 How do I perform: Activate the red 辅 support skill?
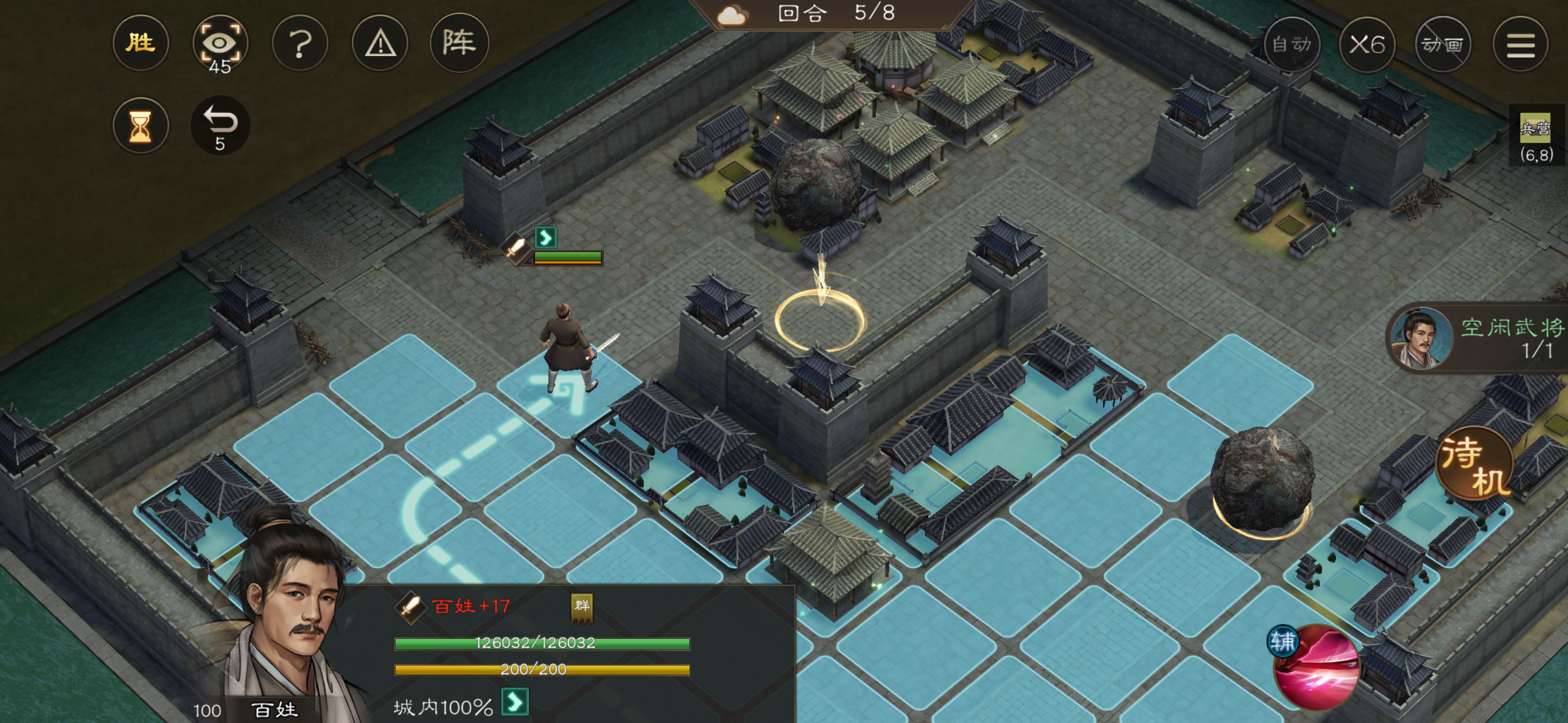(1316, 666)
